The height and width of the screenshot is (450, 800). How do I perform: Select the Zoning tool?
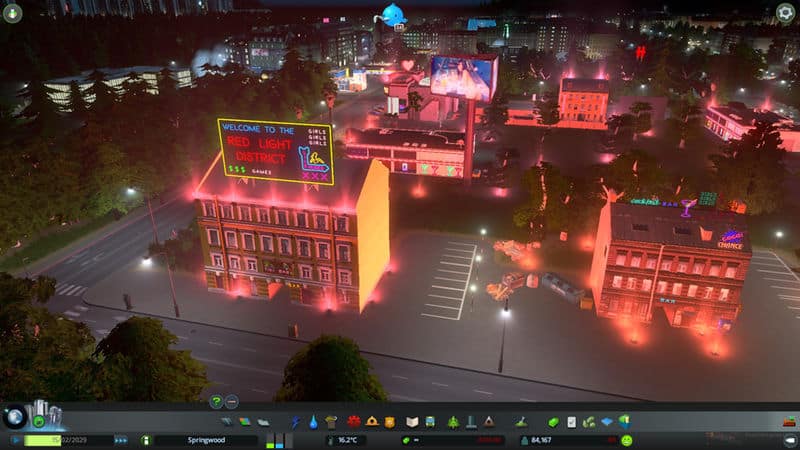[x=245, y=422]
